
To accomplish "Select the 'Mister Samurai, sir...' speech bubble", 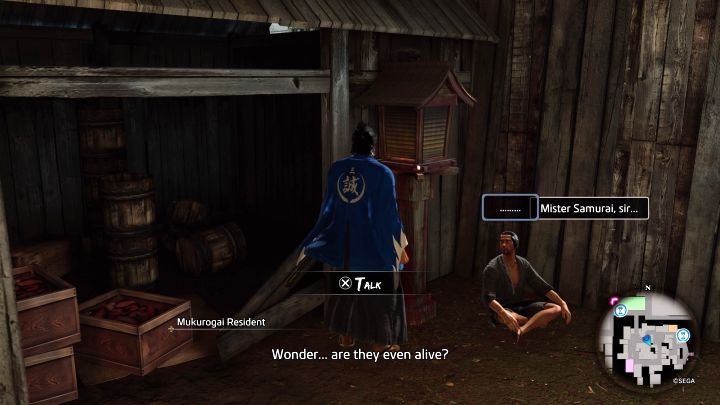I will point(594,208).
